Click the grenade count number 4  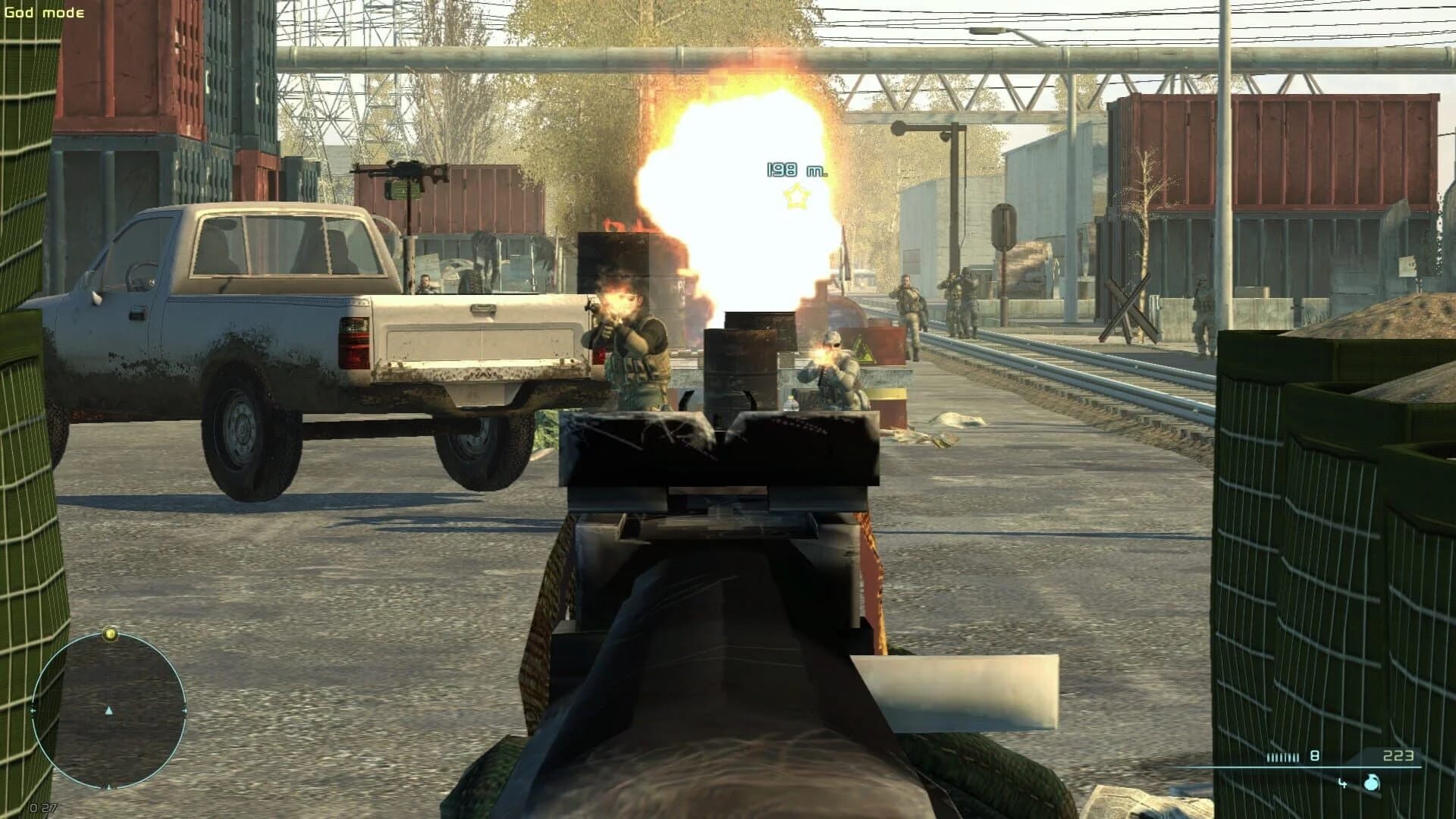(x=1342, y=784)
